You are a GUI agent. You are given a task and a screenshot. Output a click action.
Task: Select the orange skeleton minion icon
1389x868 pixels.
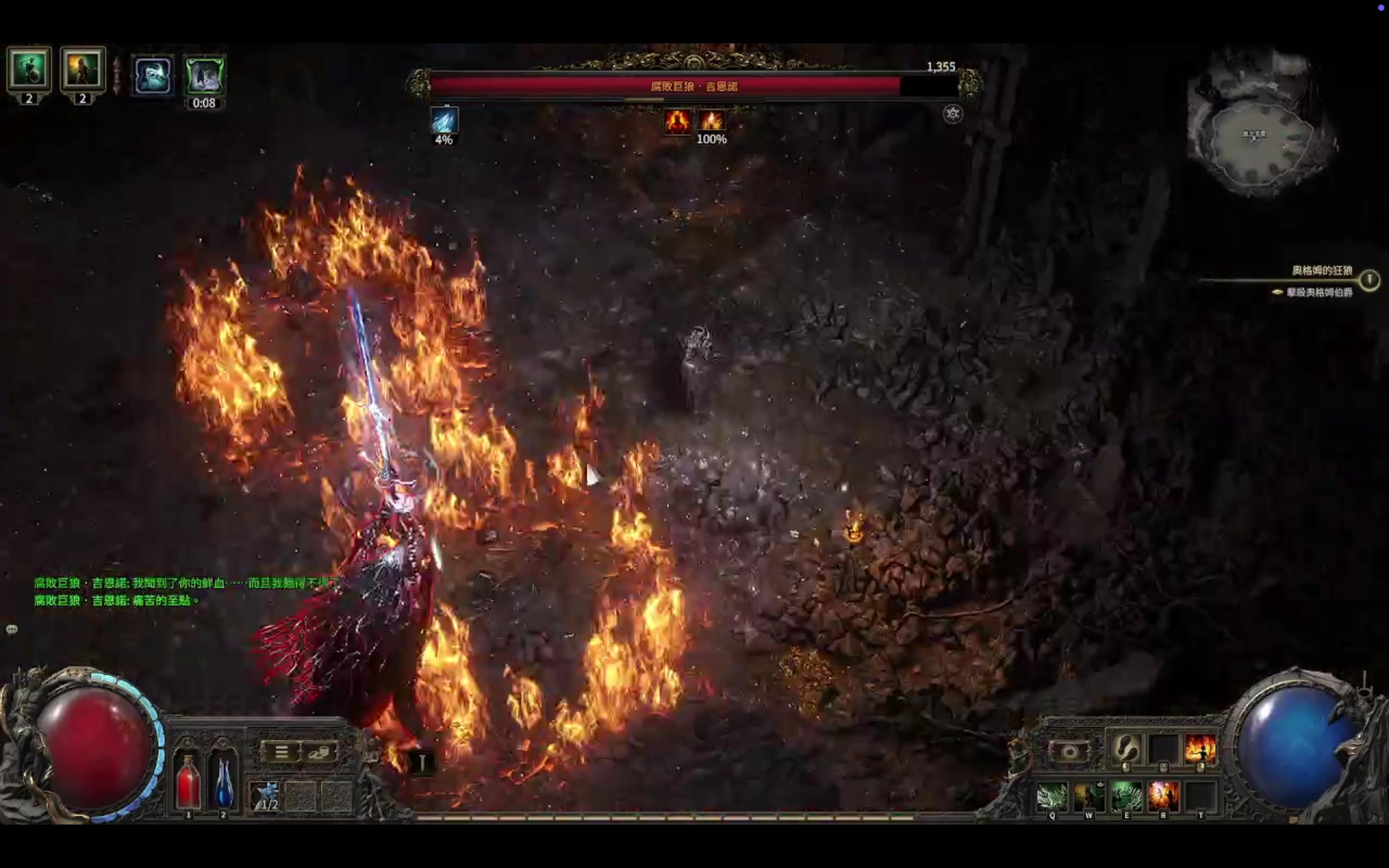(82, 69)
